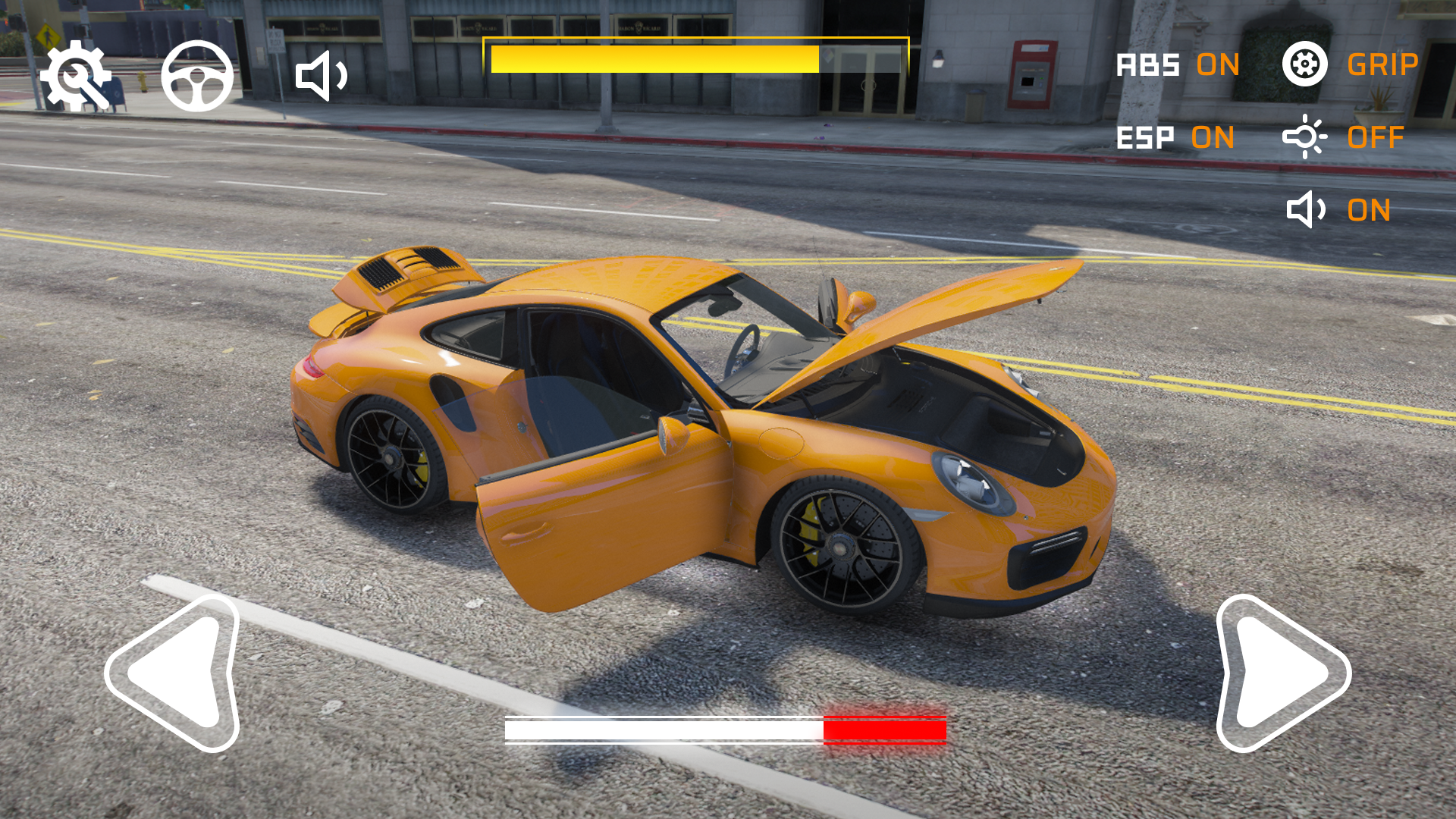The height and width of the screenshot is (819, 1456).
Task: Switch the GRIP tire mode
Action: point(1350,64)
